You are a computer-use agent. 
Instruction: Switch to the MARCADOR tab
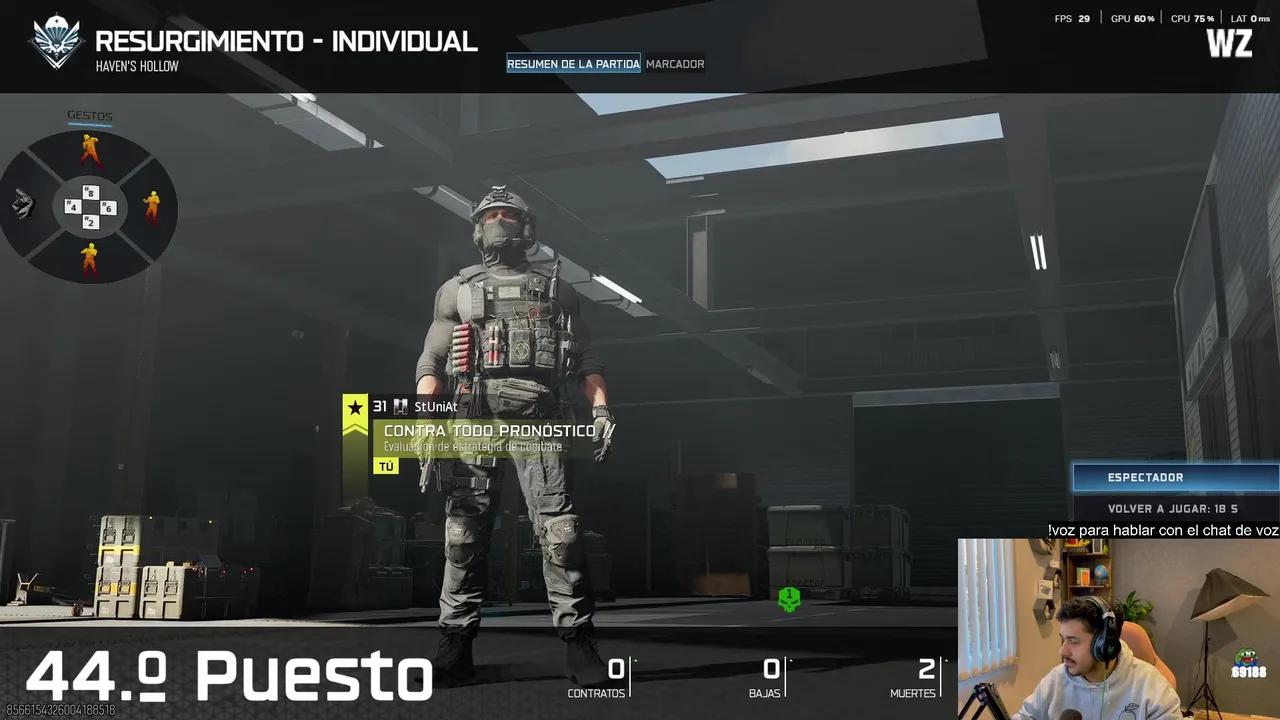[676, 63]
